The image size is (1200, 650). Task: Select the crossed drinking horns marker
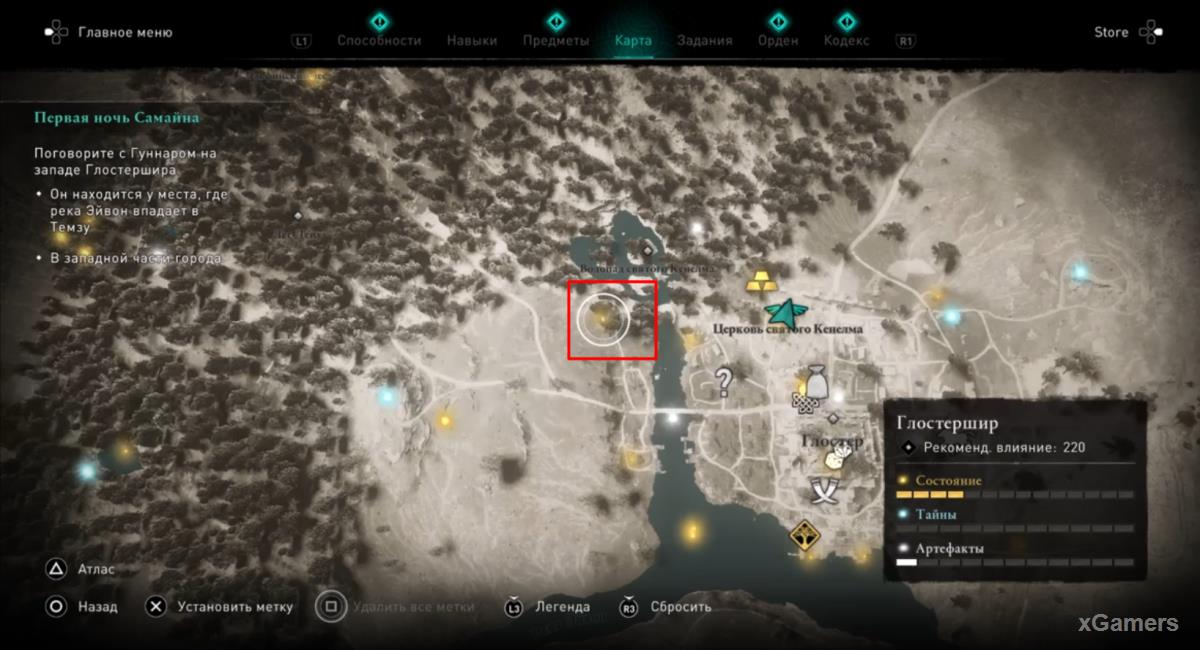[828, 489]
